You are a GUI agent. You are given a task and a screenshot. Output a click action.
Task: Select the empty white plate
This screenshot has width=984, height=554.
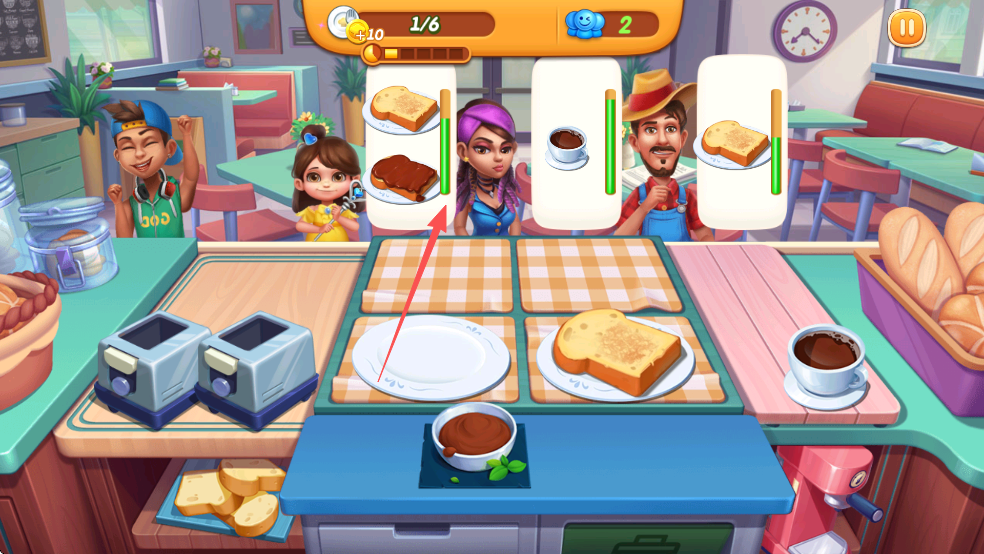point(430,357)
